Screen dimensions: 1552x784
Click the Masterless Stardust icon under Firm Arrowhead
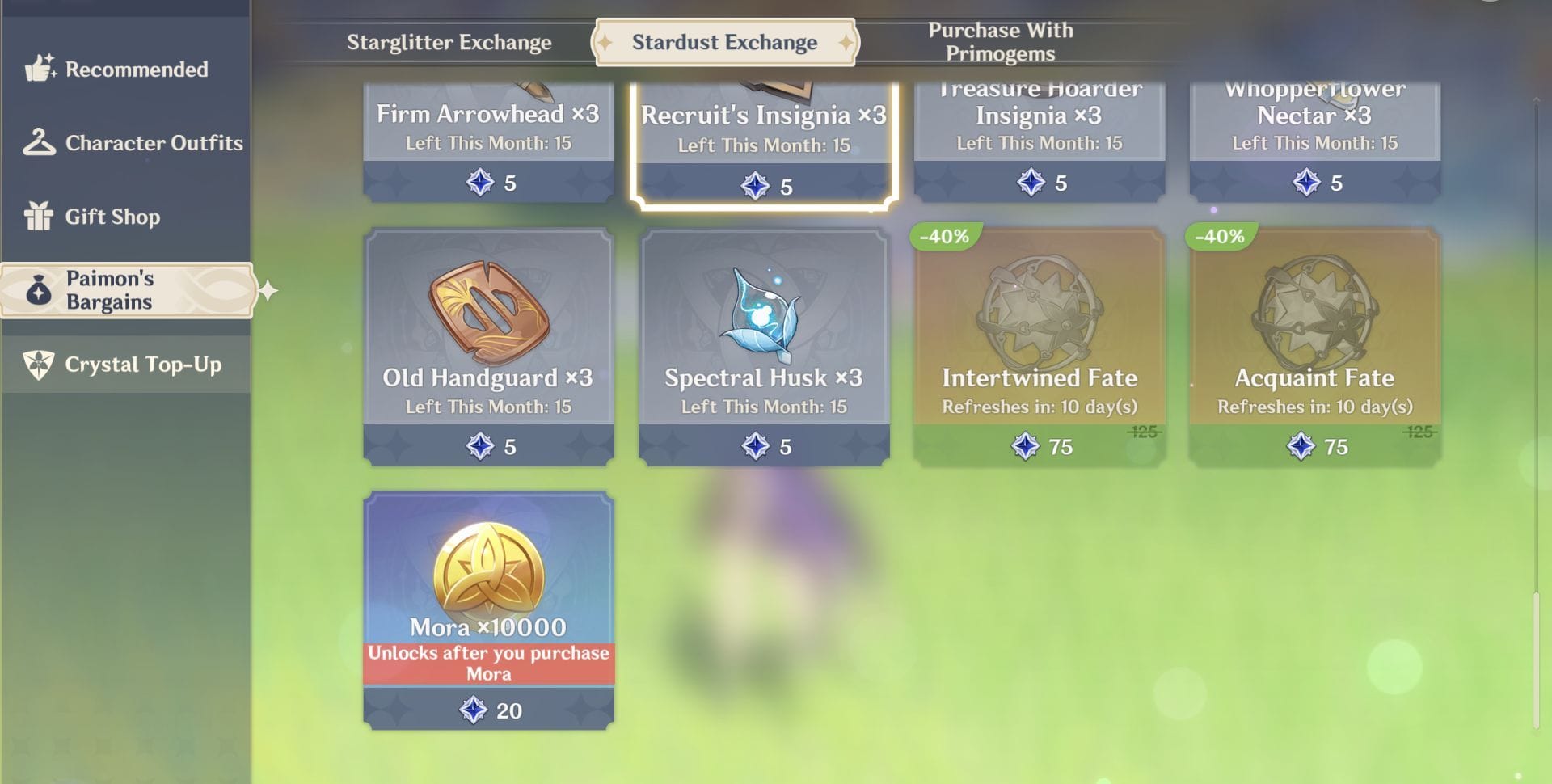coord(479,183)
